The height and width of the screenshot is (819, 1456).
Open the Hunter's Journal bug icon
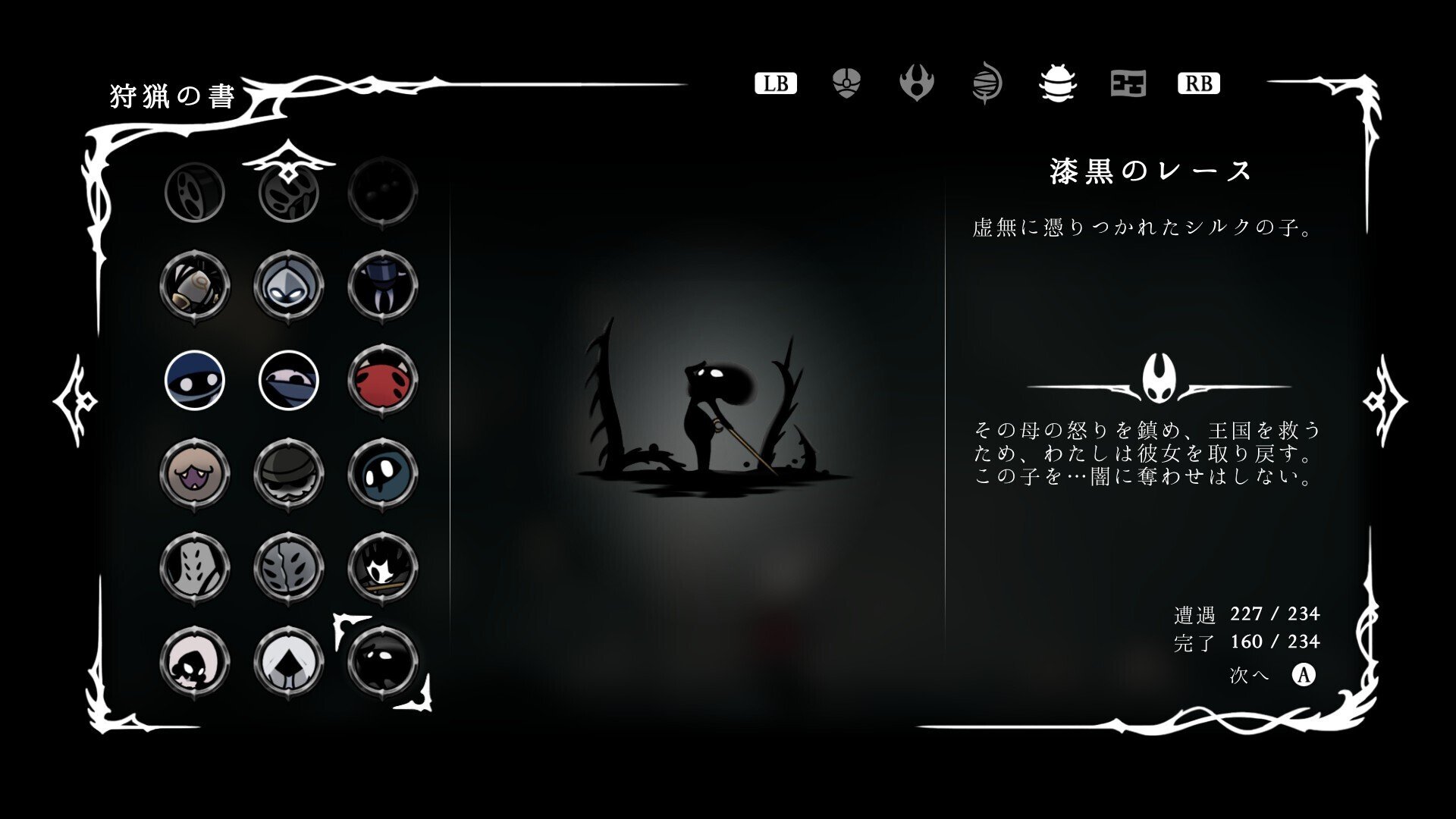[x=1059, y=83]
